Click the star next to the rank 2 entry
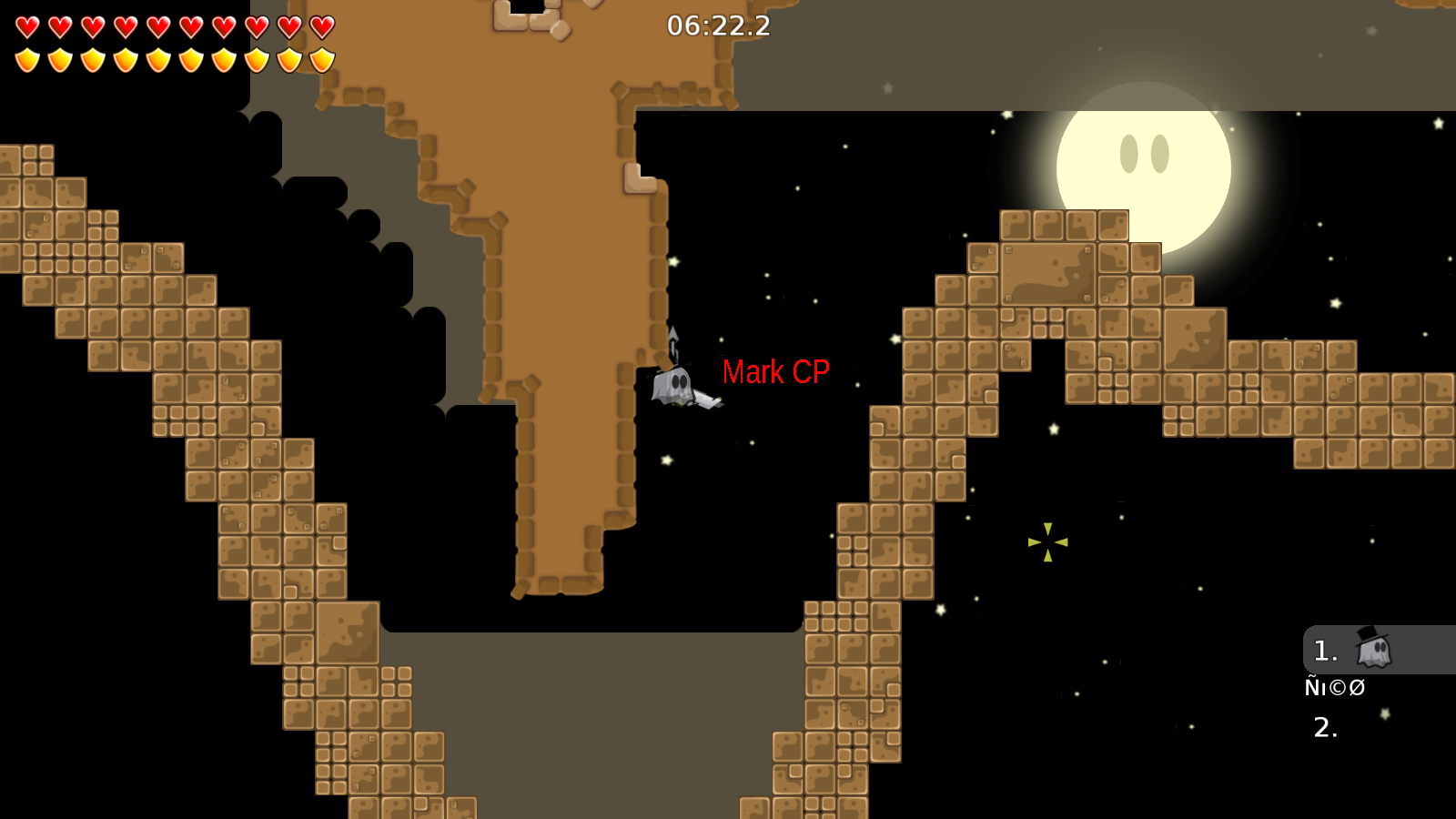Image resolution: width=1456 pixels, height=819 pixels. tap(1385, 713)
